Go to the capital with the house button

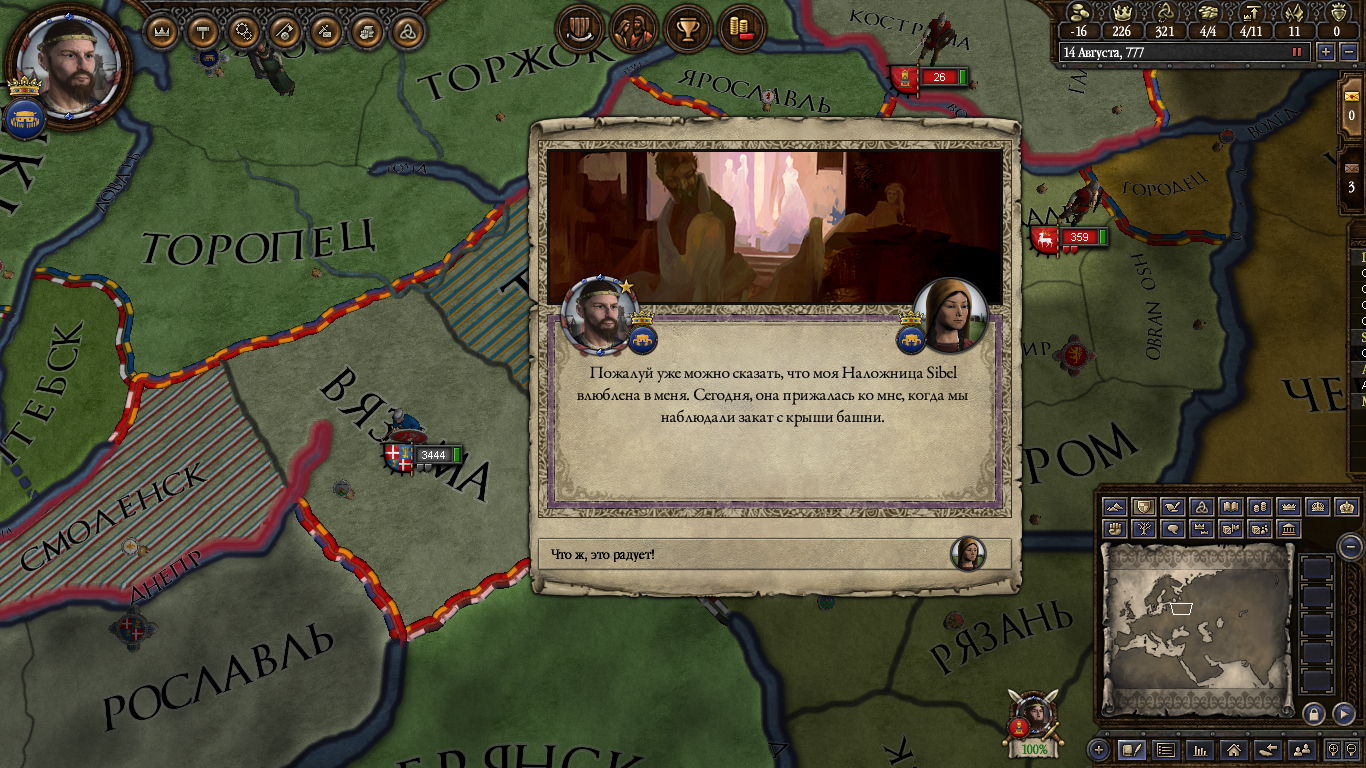(1233, 749)
